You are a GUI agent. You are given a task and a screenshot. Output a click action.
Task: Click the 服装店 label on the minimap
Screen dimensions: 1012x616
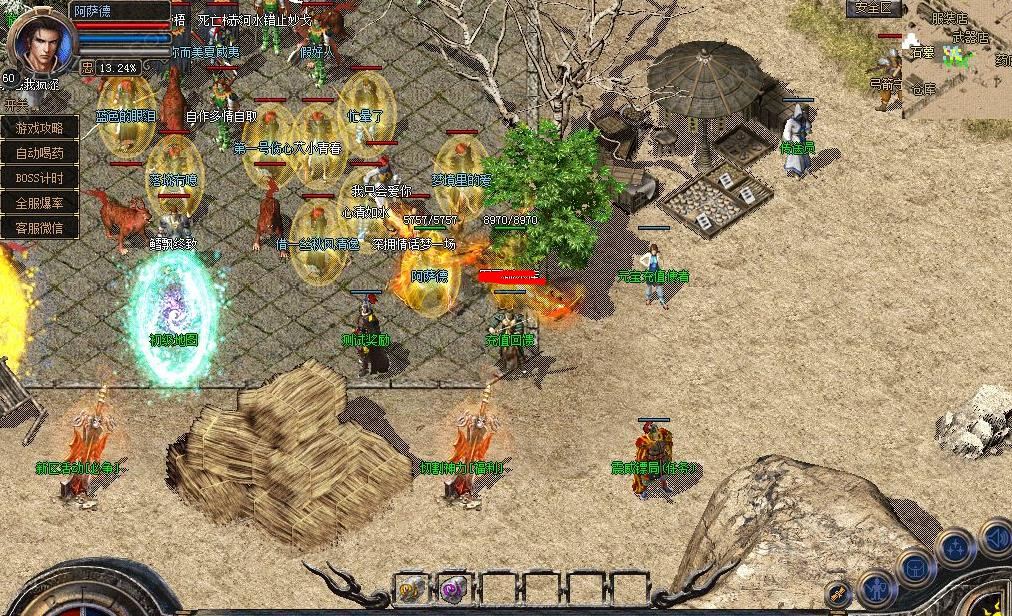click(x=949, y=18)
